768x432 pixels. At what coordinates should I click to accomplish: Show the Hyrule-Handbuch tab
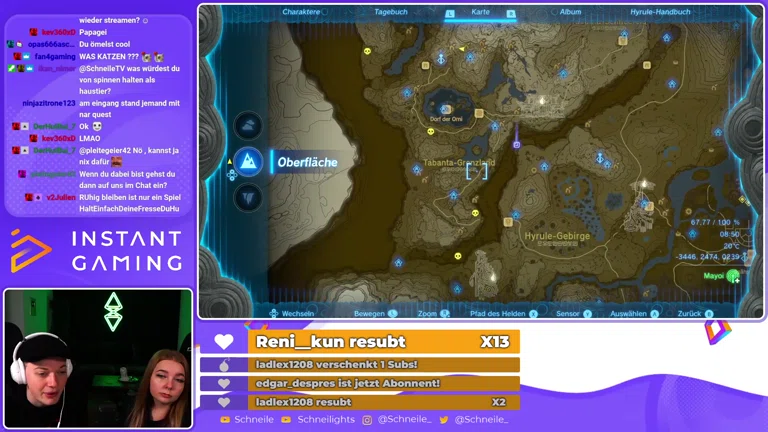(x=662, y=12)
